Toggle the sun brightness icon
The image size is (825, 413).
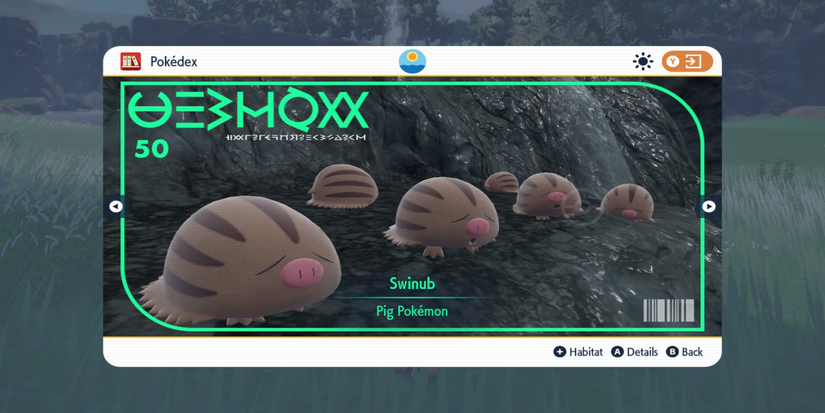pos(643,62)
